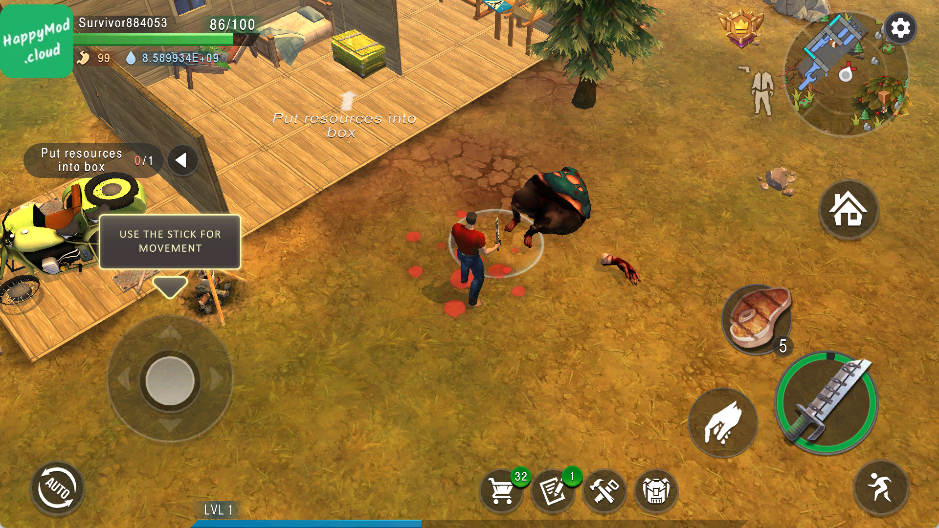The width and height of the screenshot is (939, 528).
Task: Tap the movement joystick center
Action: 170,379
